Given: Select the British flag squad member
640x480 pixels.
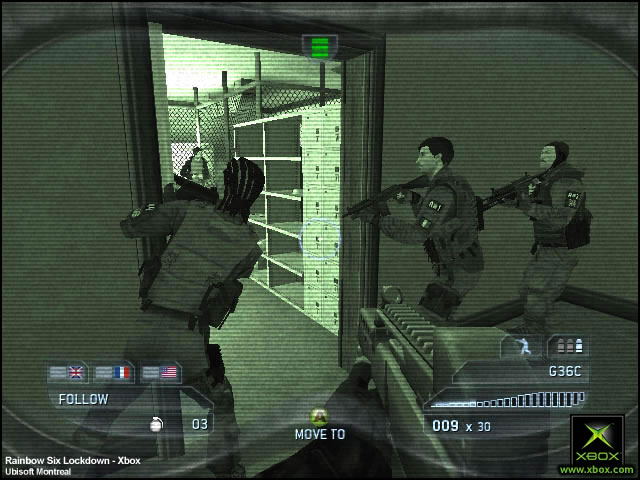Looking at the screenshot, I should click(75, 373).
